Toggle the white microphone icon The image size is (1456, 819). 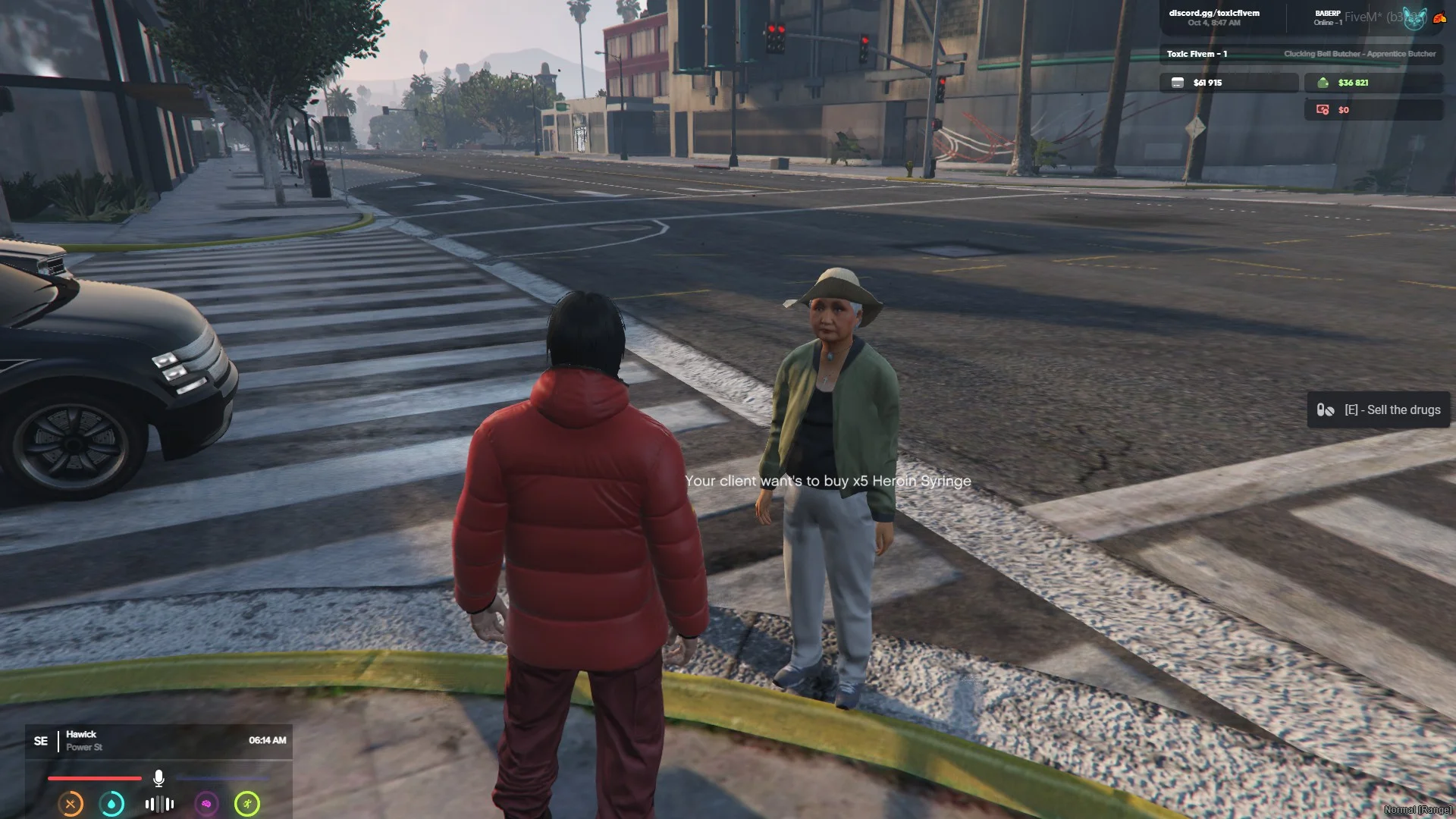(158, 778)
